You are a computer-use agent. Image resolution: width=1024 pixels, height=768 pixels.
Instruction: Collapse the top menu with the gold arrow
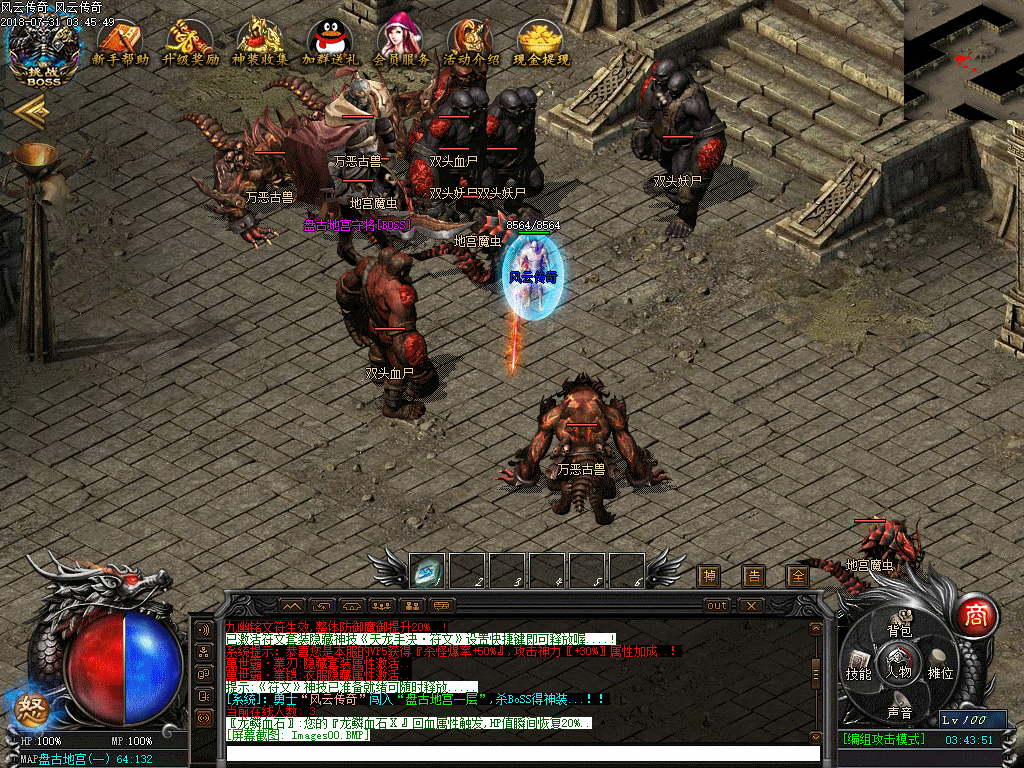(x=31, y=114)
